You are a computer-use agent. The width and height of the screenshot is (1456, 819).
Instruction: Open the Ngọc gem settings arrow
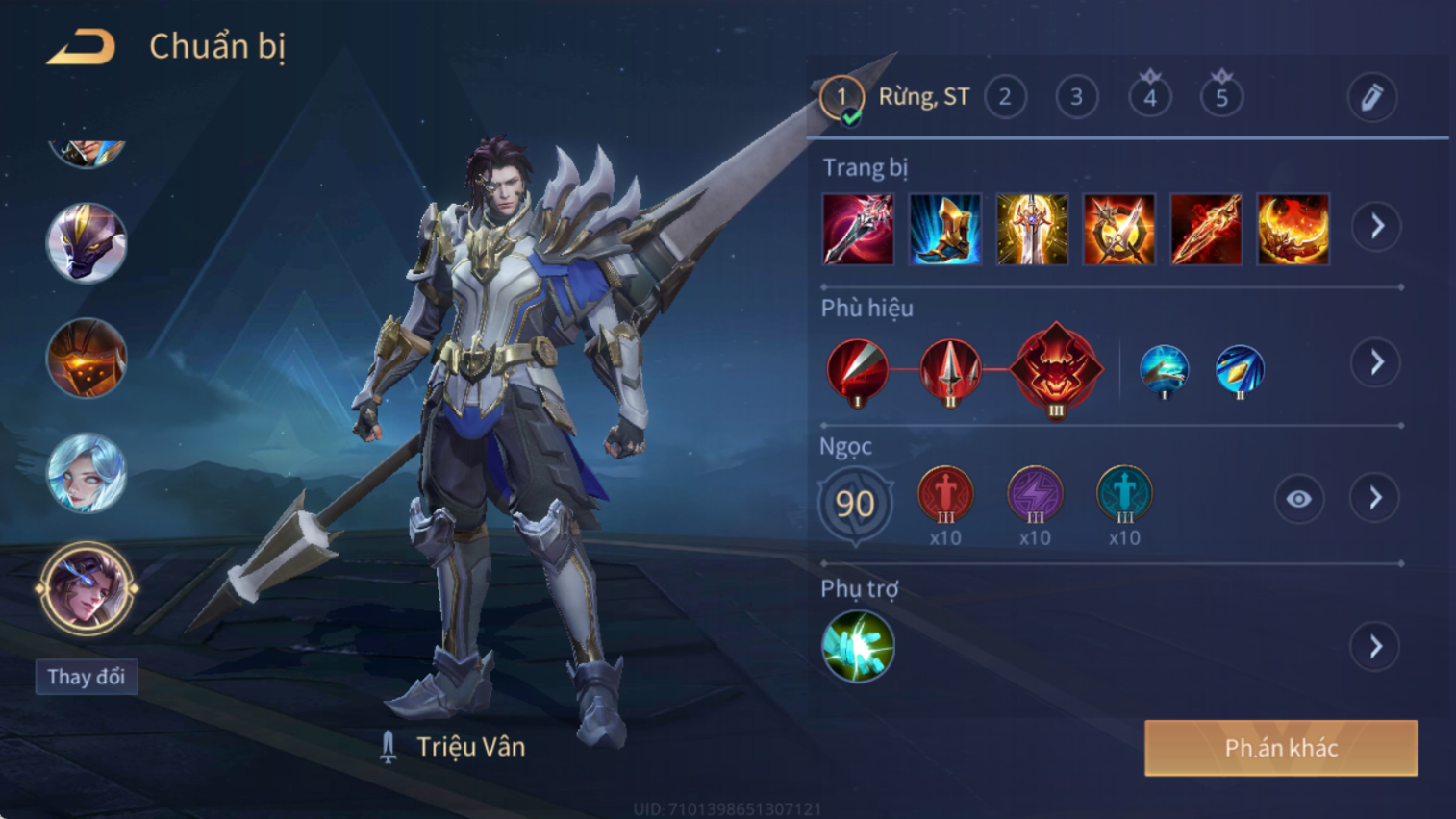click(1375, 498)
